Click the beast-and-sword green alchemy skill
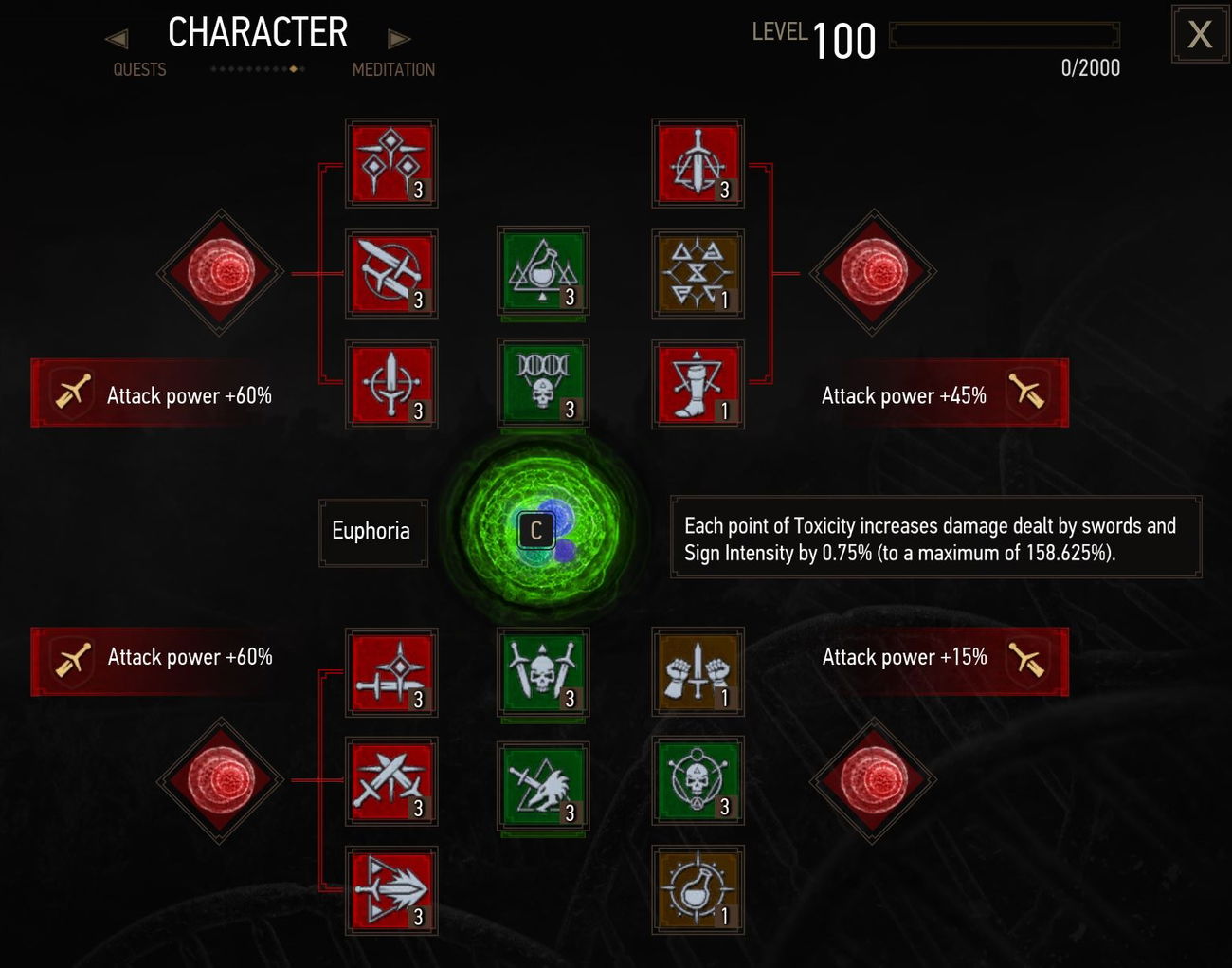This screenshot has width=1232, height=968. (543, 786)
